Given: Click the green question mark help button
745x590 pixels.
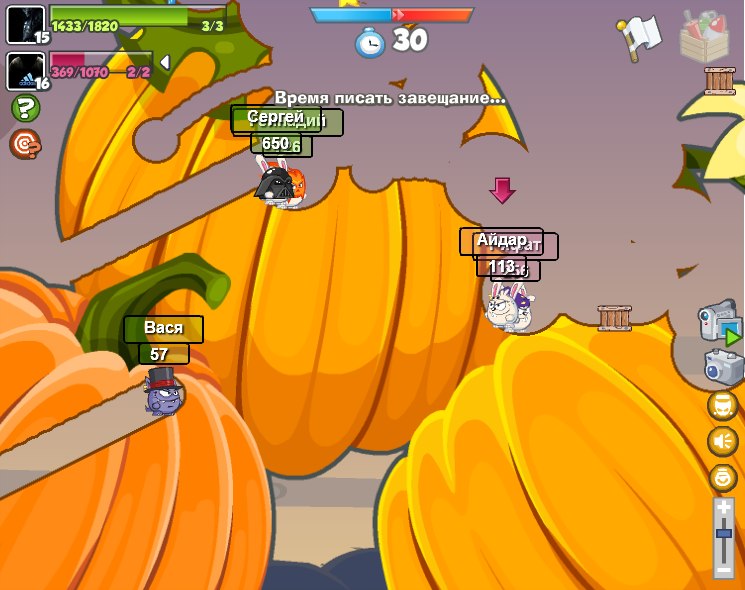Looking at the screenshot, I should 25,108.
